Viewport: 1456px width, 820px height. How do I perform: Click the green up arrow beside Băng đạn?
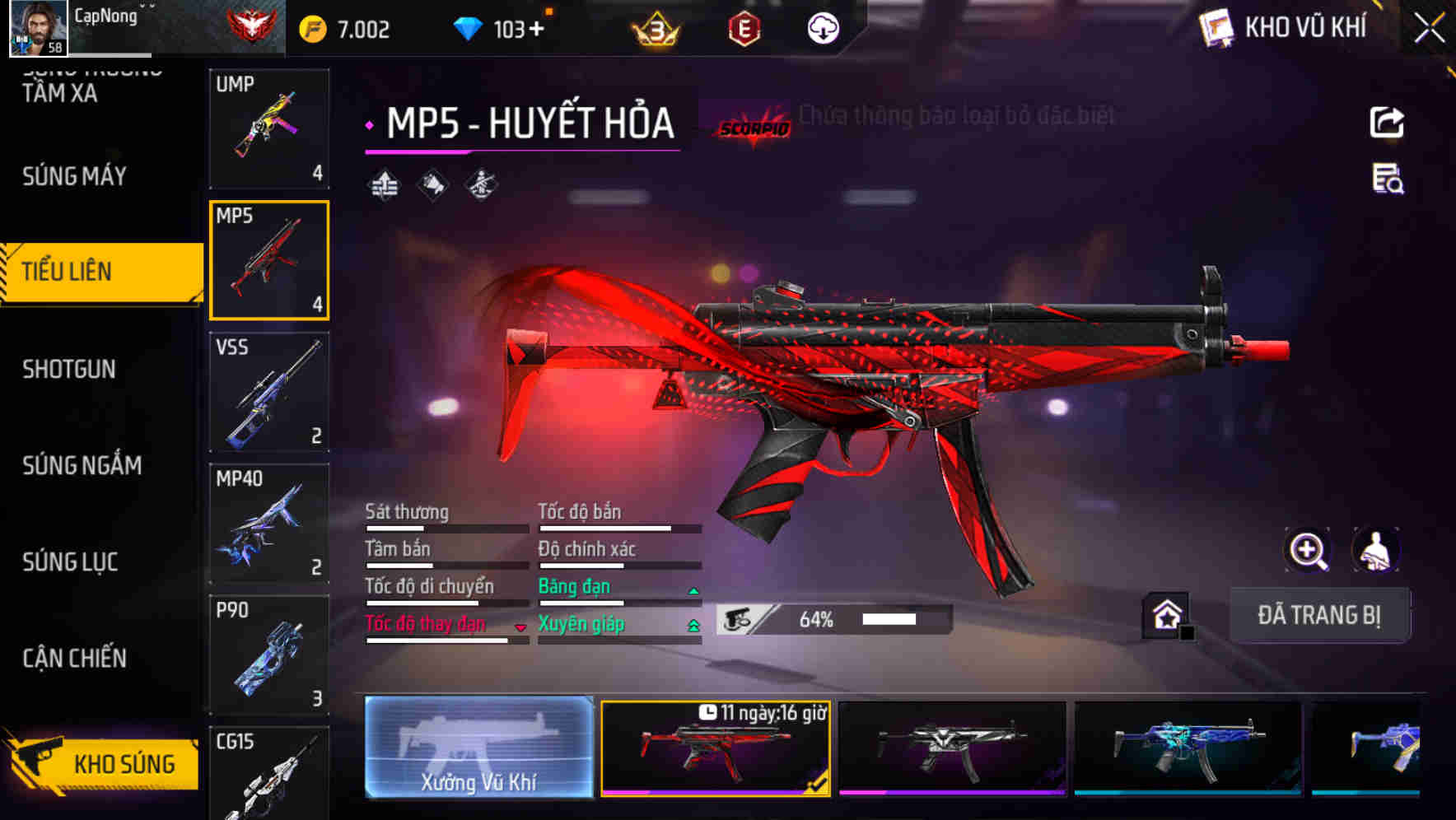pos(692,589)
